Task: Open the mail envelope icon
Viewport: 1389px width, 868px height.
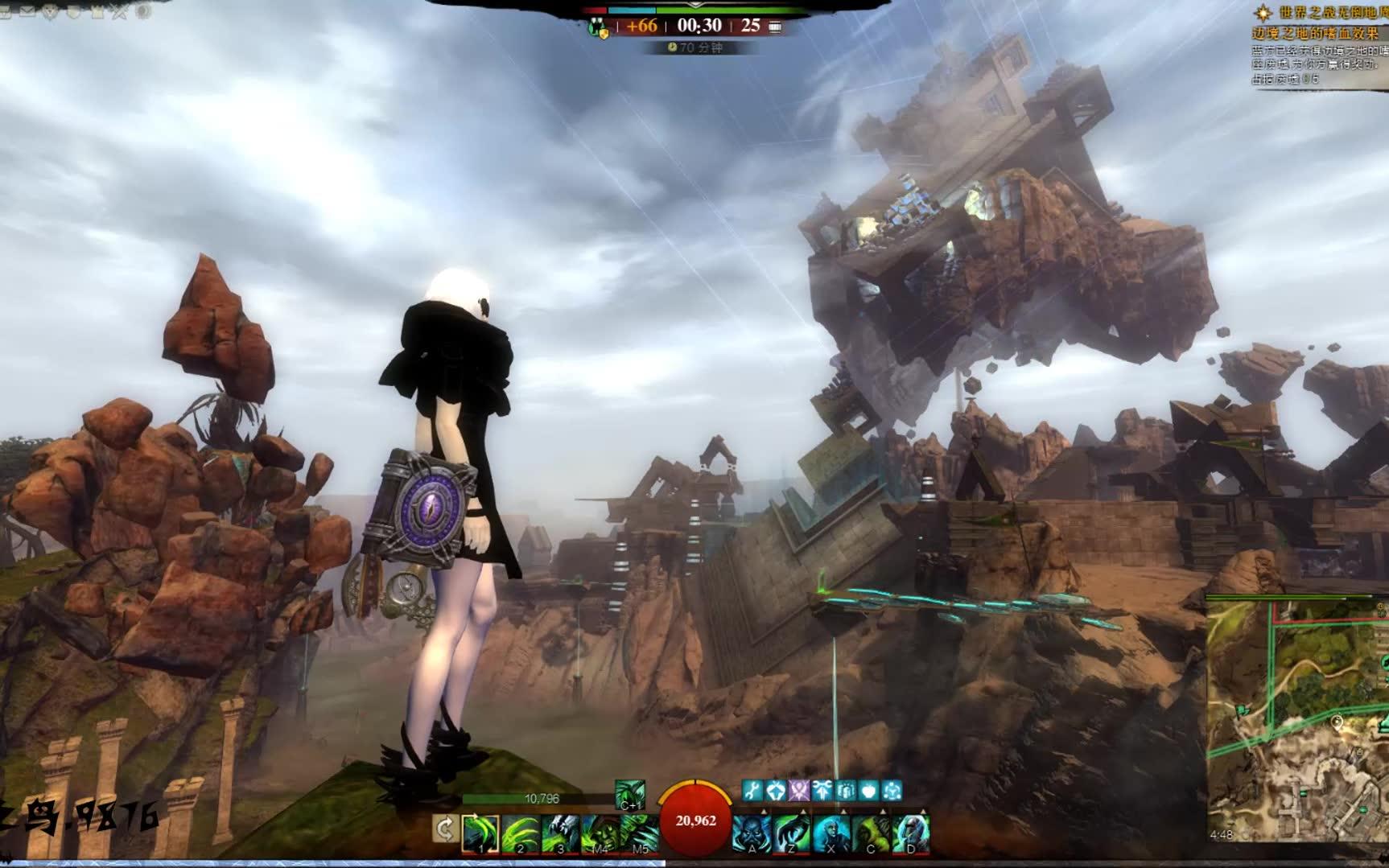Action: (x=29, y=11)
